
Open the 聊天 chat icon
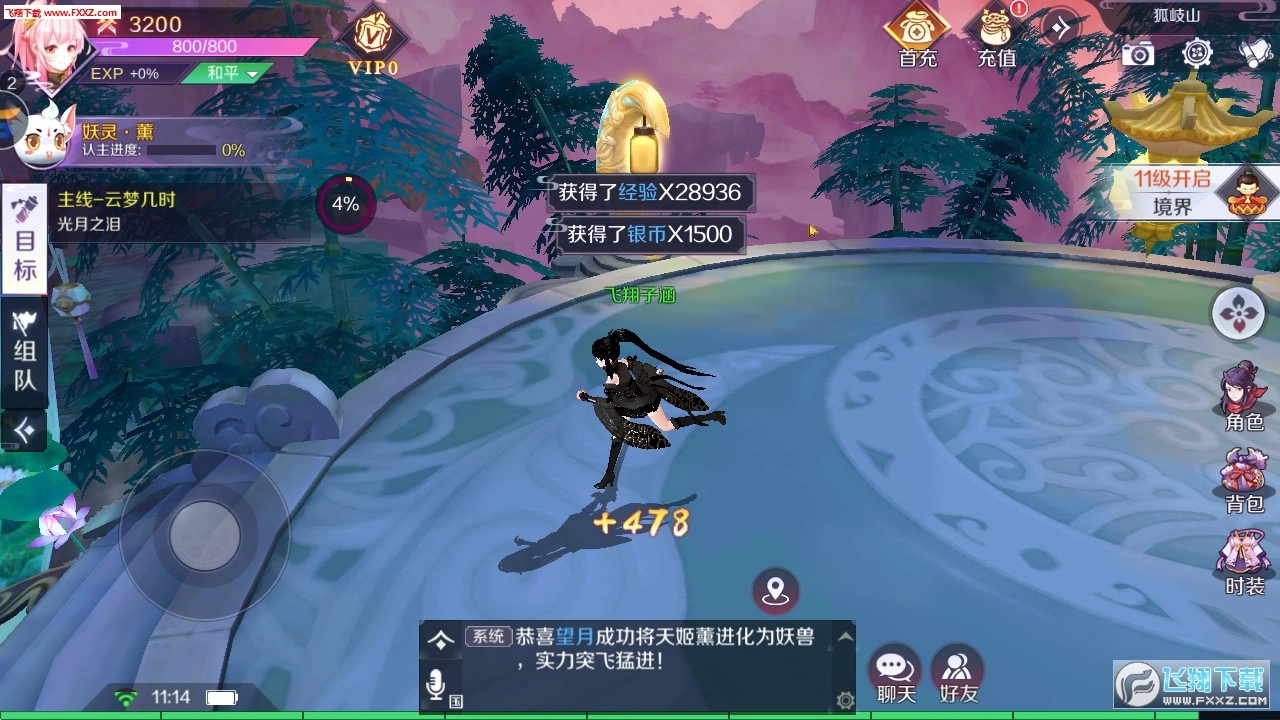[x=893, y=668]
